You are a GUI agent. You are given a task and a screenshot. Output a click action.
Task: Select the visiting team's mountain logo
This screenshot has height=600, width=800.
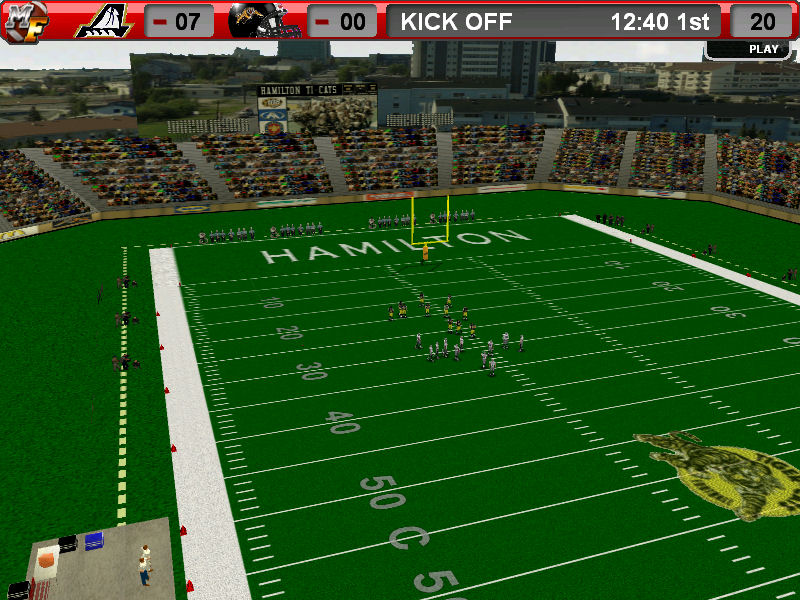click(x=107, y=21)
